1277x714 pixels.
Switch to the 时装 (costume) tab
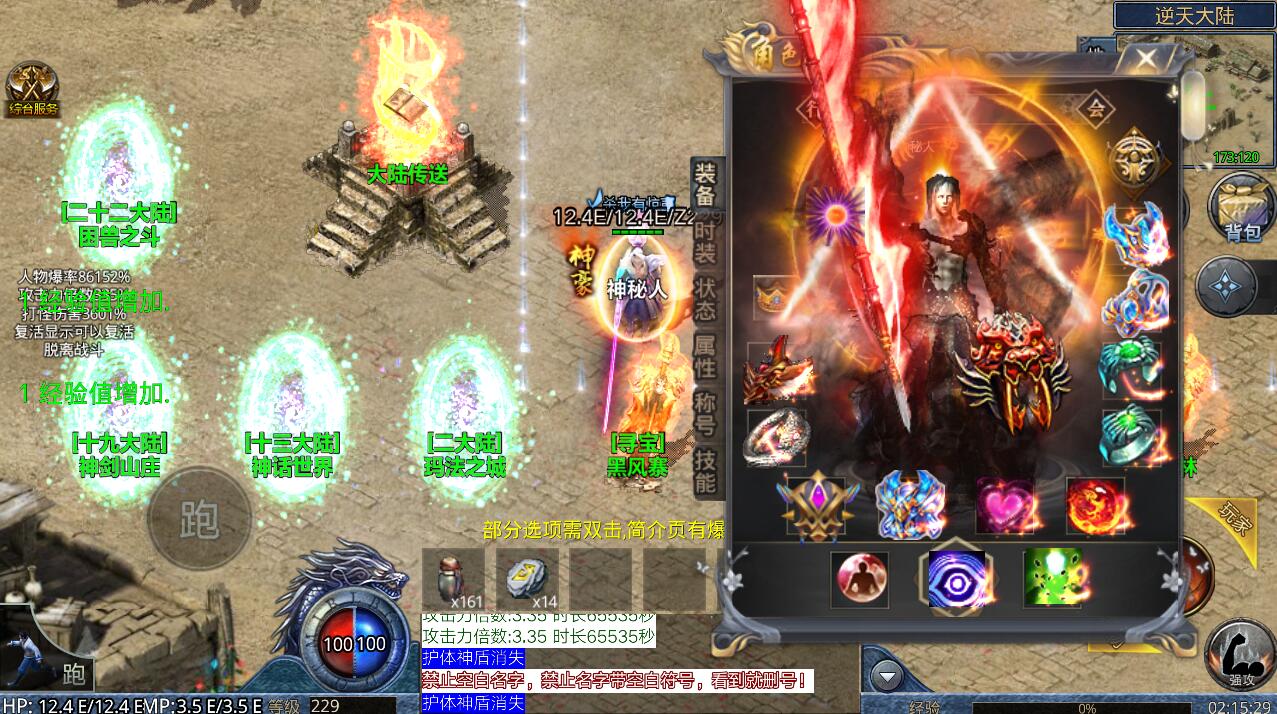pyautogui.click(x=705, y=241)
